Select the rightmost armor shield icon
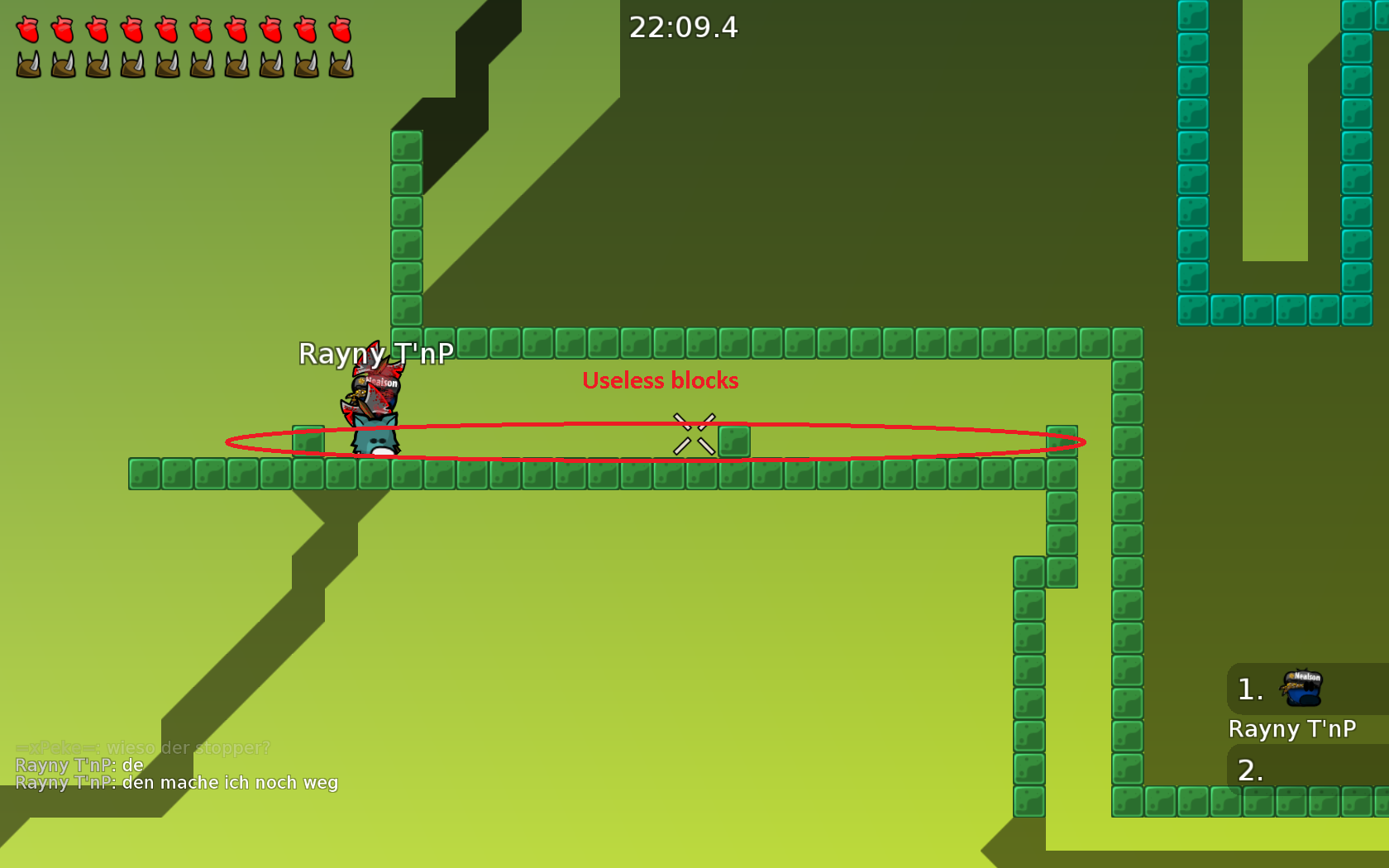The width and height of the screenshot is (1389, 868). tap(339, 63)
